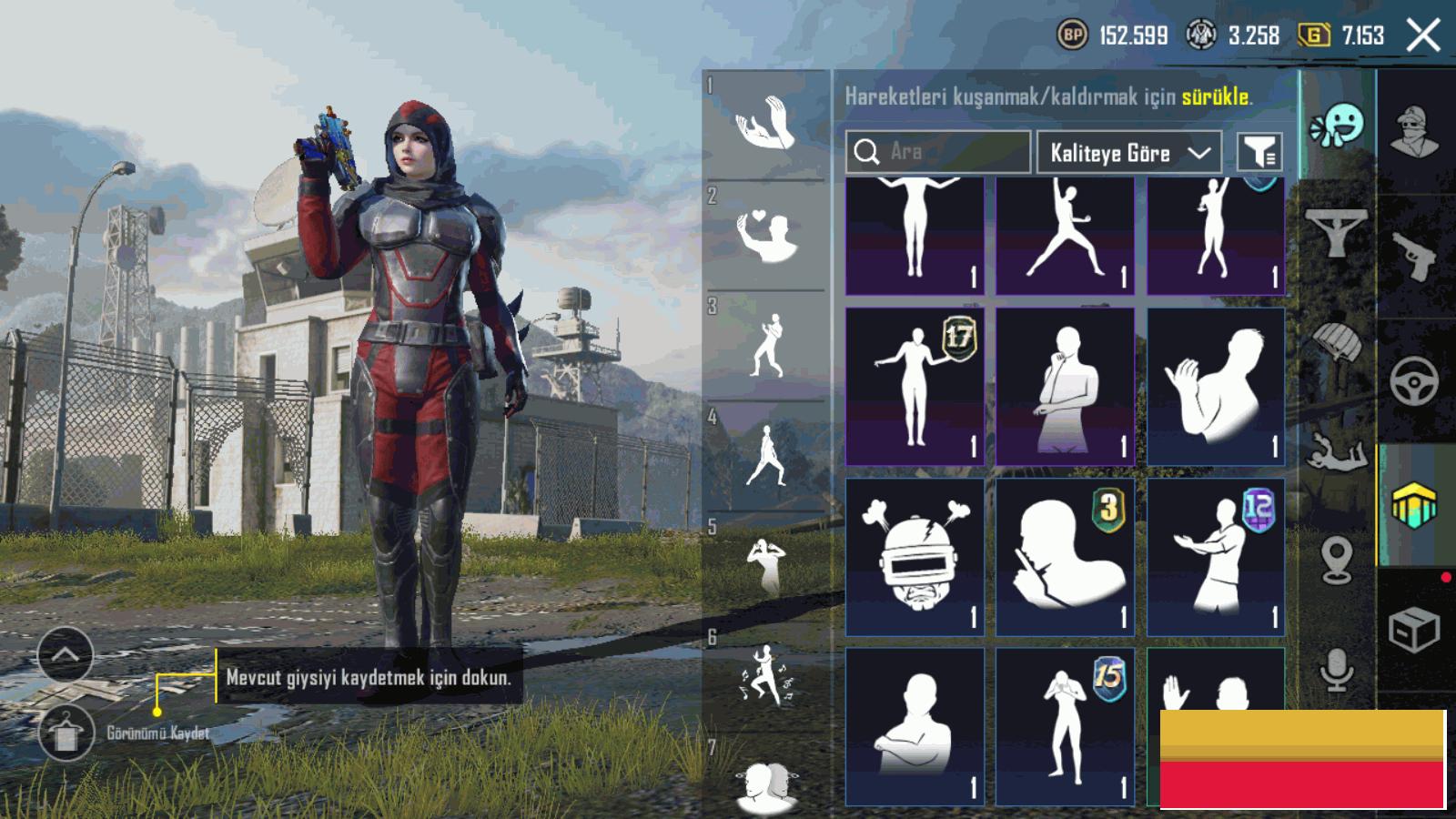Pick the shushing emote with badge 3
This screenshot has width=1456, height=819.
(x=1065, y=557)
